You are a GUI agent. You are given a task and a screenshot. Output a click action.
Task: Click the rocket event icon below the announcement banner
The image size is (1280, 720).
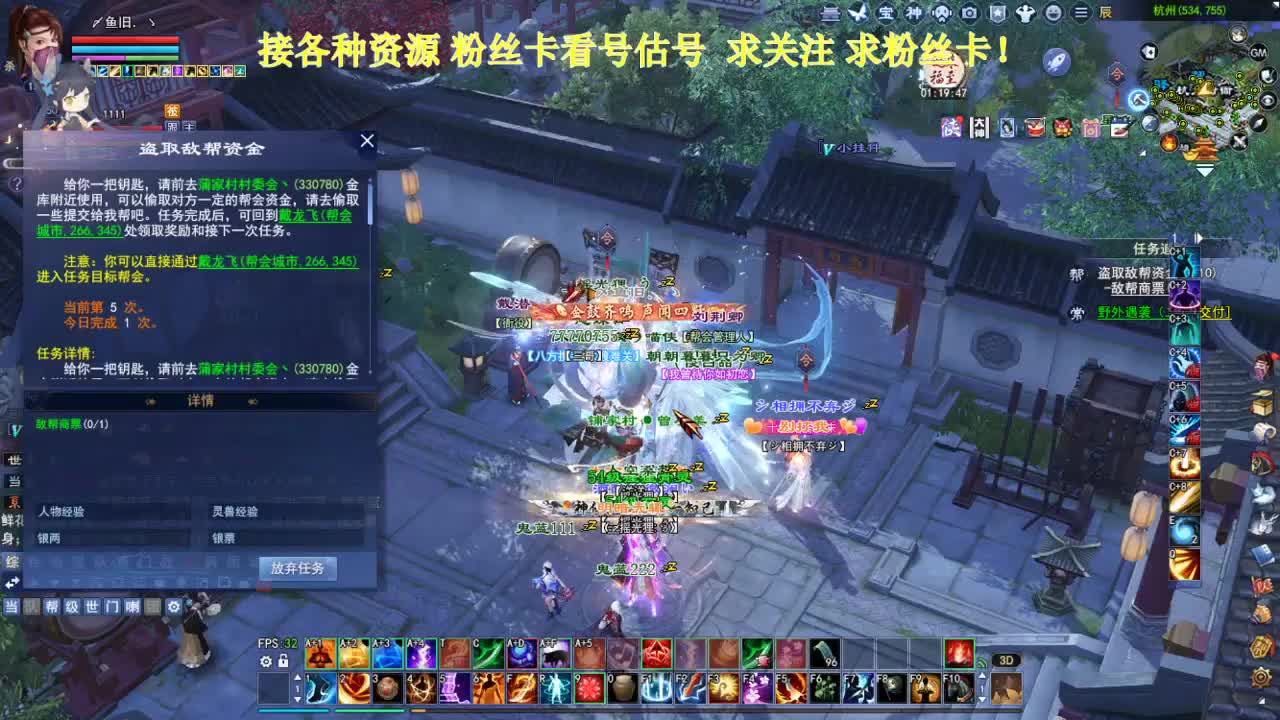[1056, 62]
